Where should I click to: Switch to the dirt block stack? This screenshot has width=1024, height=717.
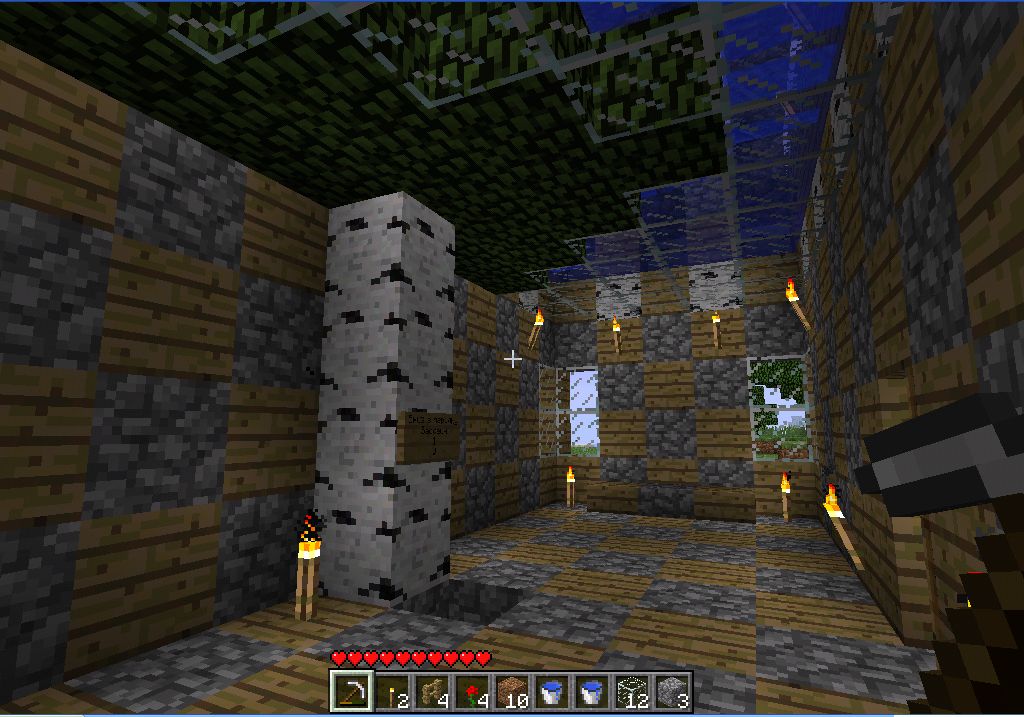click(511, 691)
